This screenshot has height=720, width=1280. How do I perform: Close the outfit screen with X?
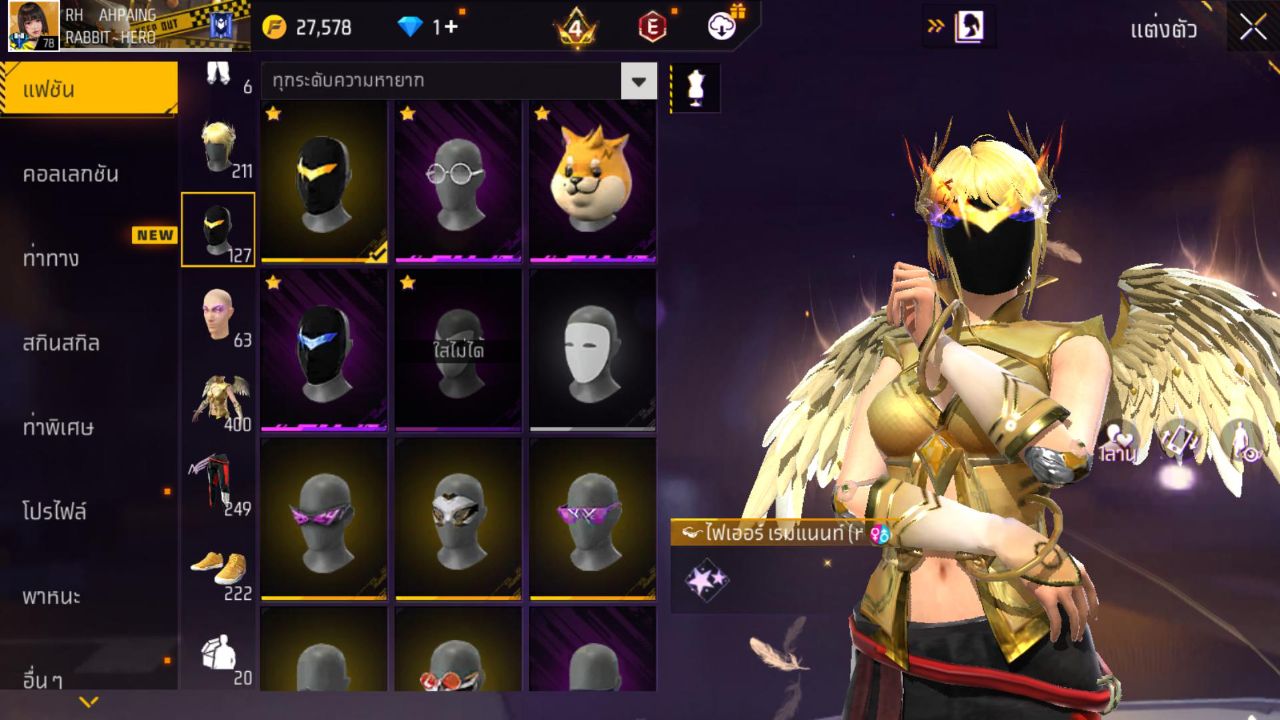tap(1253, 28)
